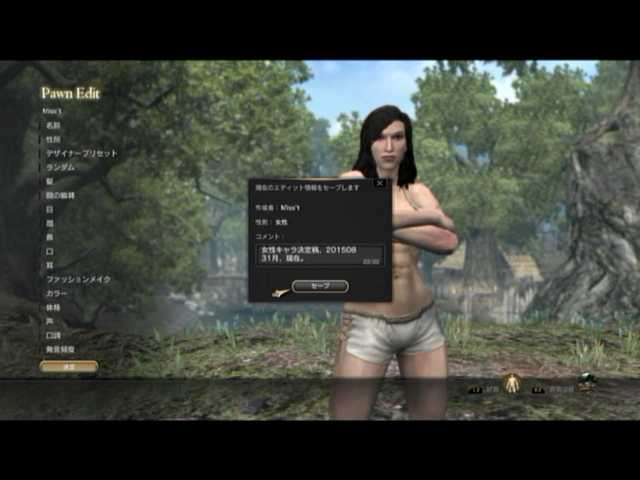Open 体格 (Physique) menu entry
This screenshot has width=640, height=480.
(53, 307)
